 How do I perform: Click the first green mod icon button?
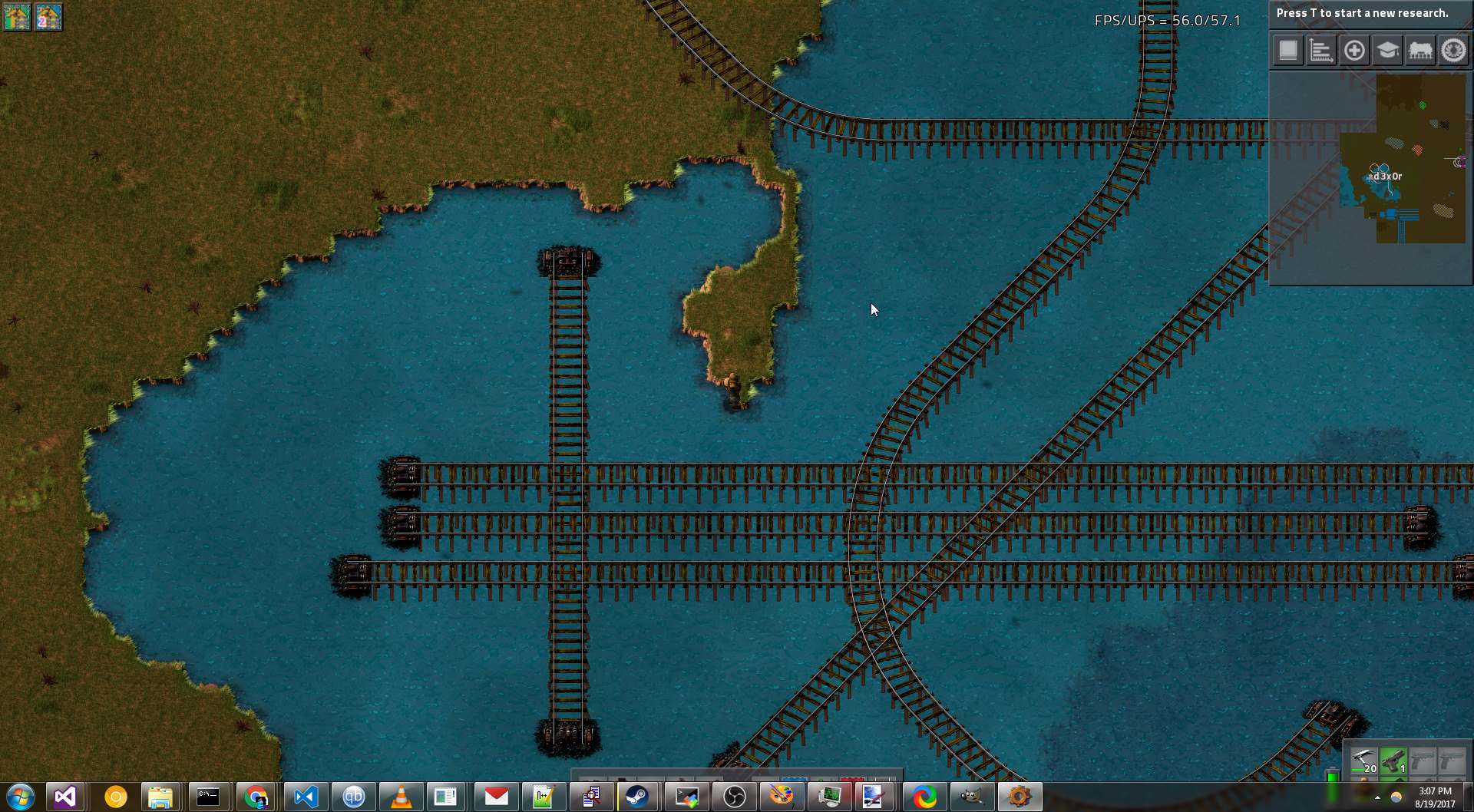coord(17,17)
